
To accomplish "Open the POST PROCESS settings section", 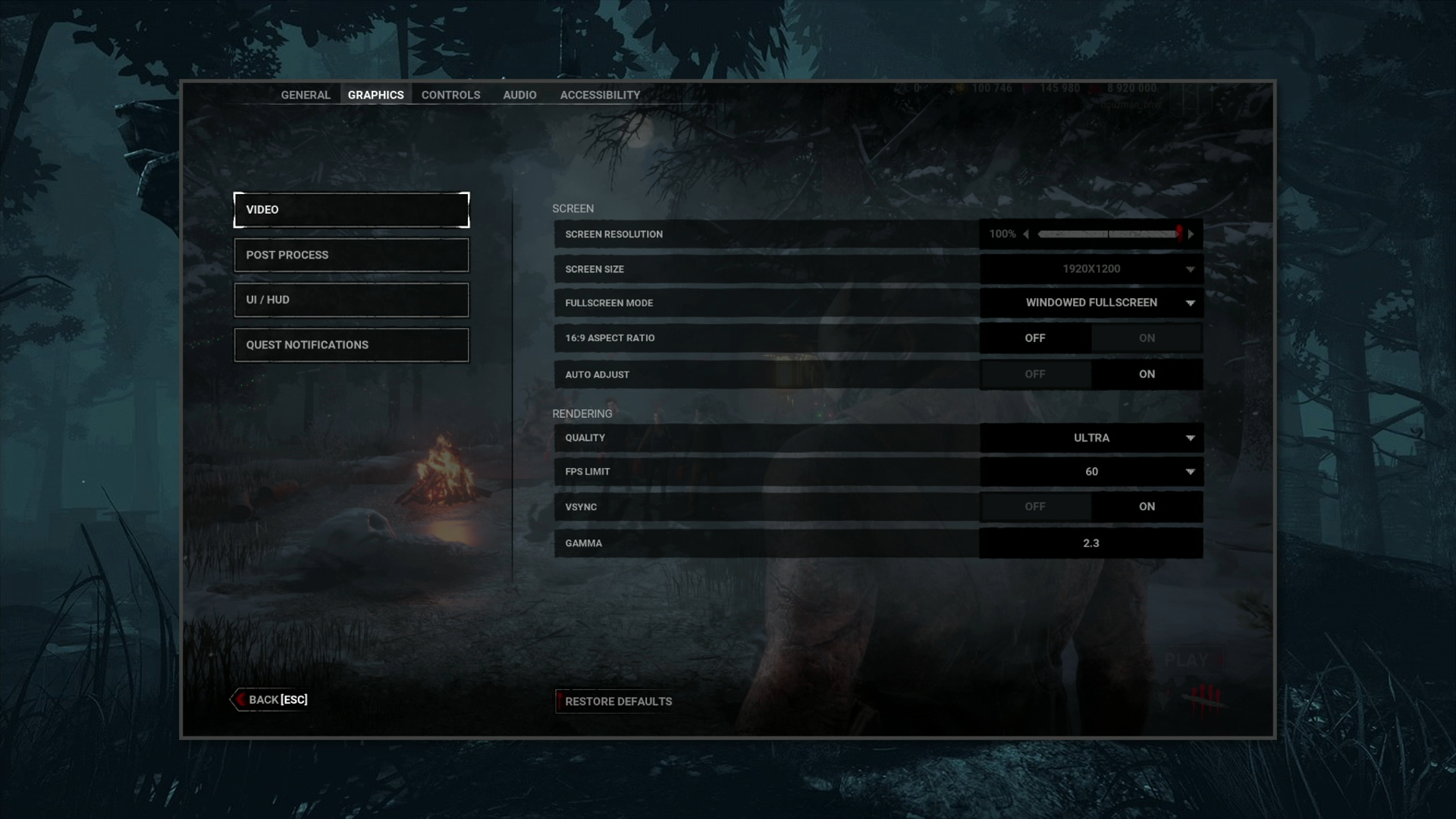I will [x=351, y=255].
